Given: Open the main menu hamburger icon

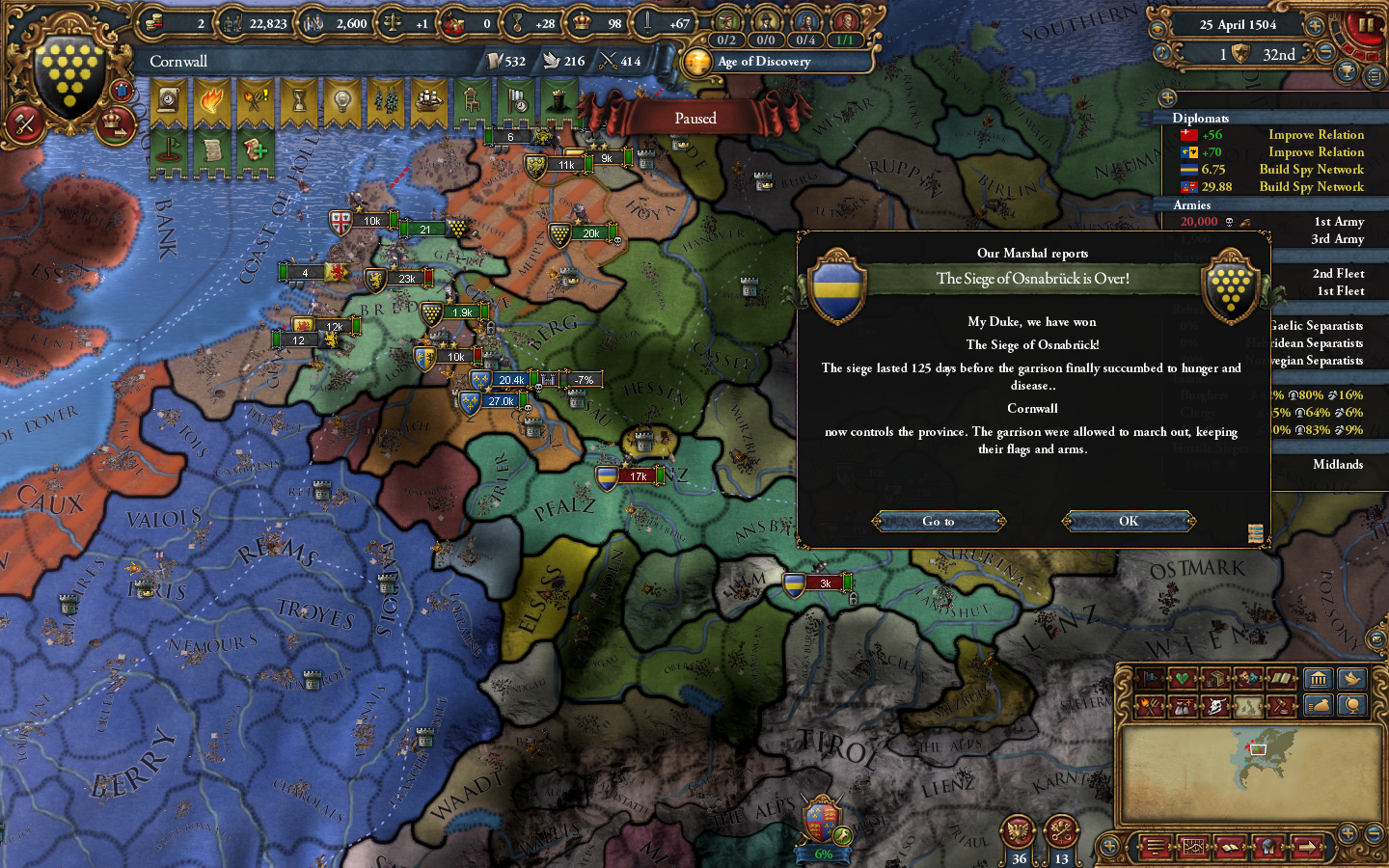Looking at the screenshot, I should pyautogui.click(x=1156, y=848).
